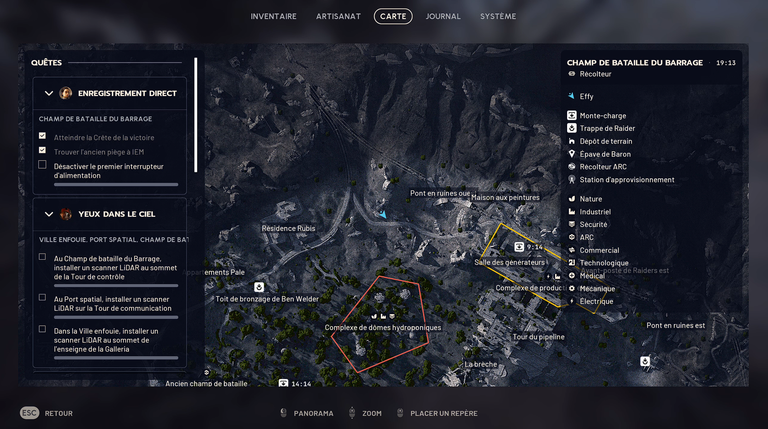Select Épave de Baron in the legend
The width and height of the screenshot is (768, 429).
(605, 154)
